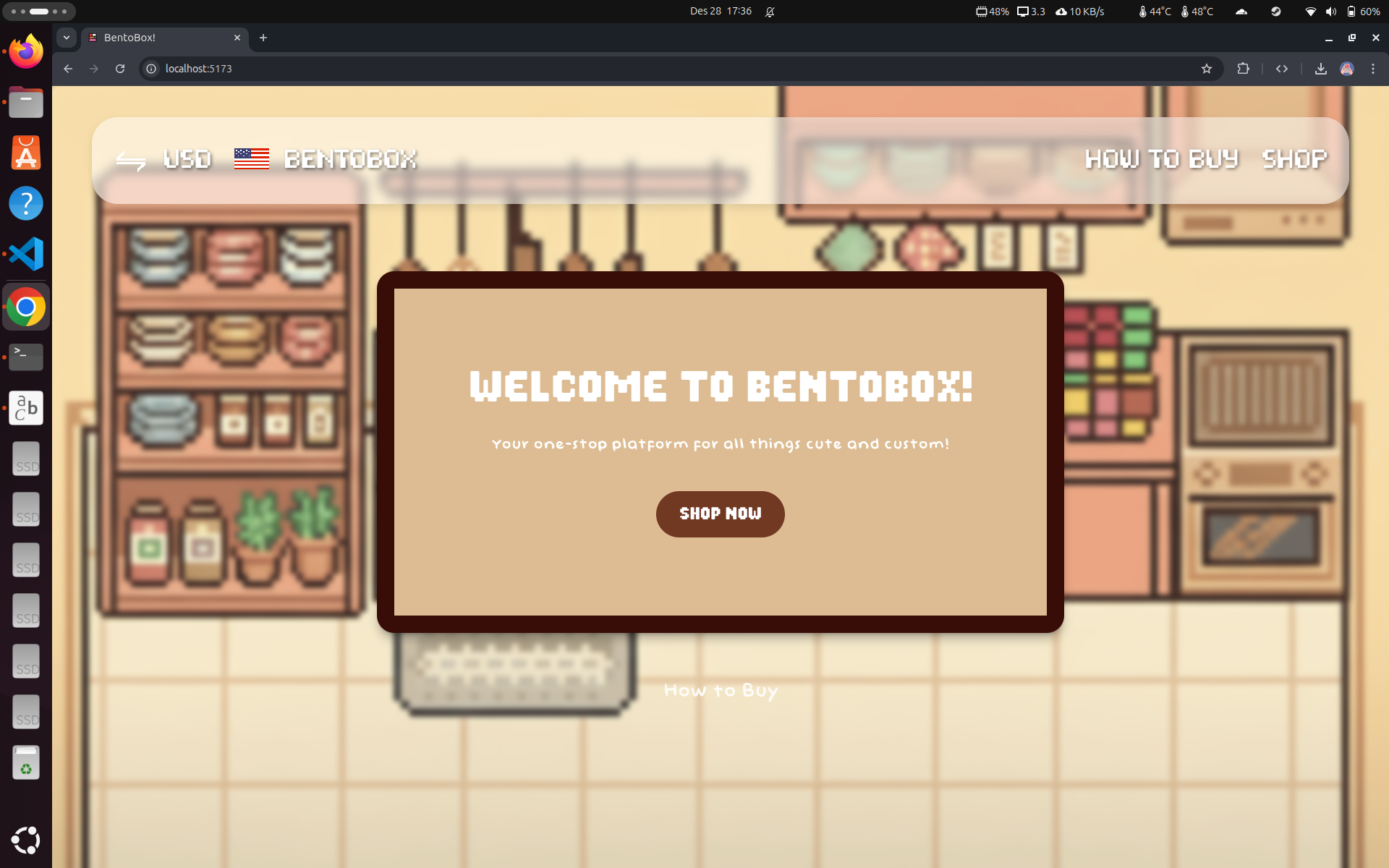Image resolution: width=1389 pixels, height=868 pixels.
Task: Reload the browser page
Action: (120, 69)
